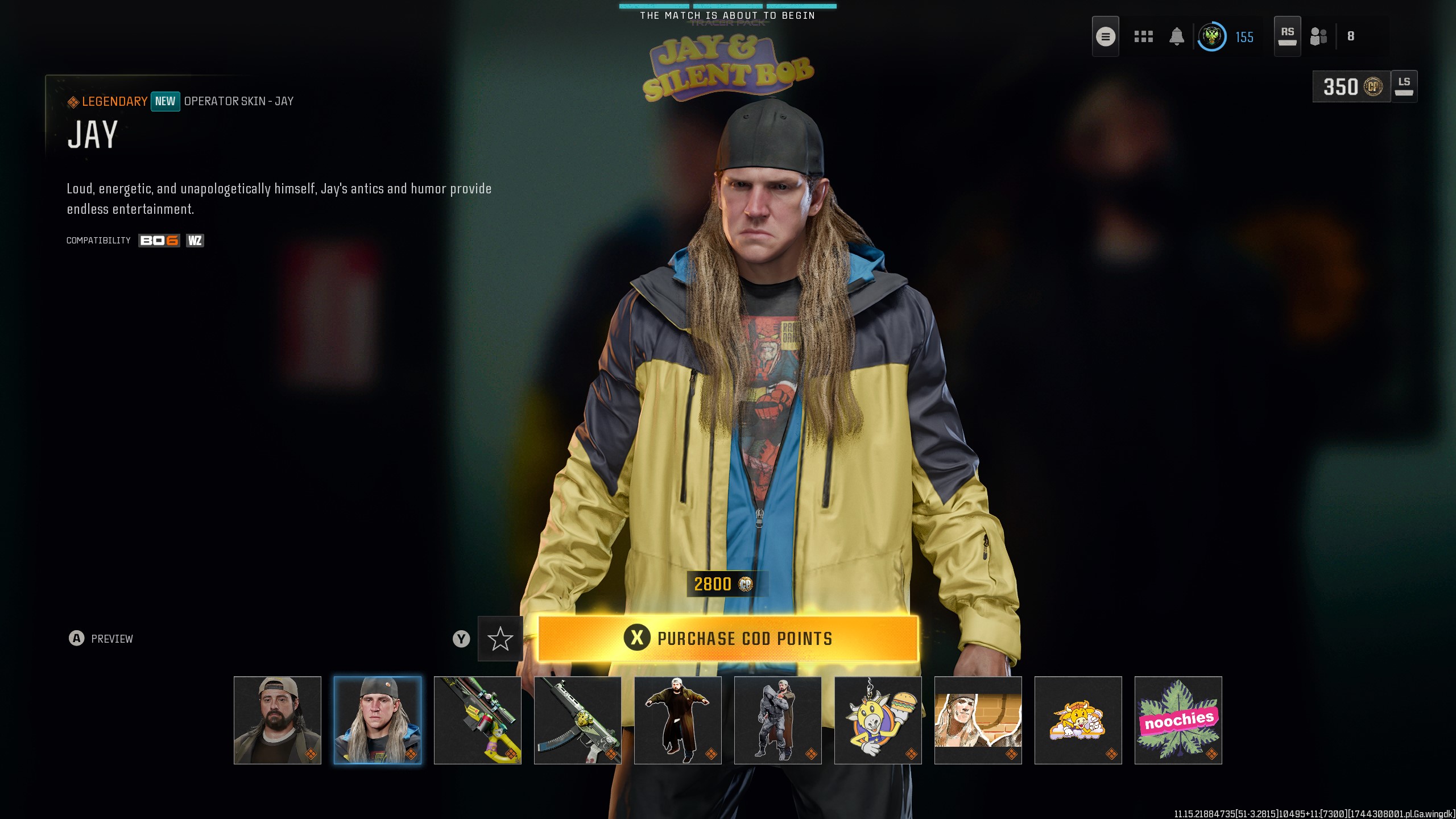1456x819 pixels.
Task: Choose the green sniper rifle blueprint thumbnail
Action: tap(478, 720)
